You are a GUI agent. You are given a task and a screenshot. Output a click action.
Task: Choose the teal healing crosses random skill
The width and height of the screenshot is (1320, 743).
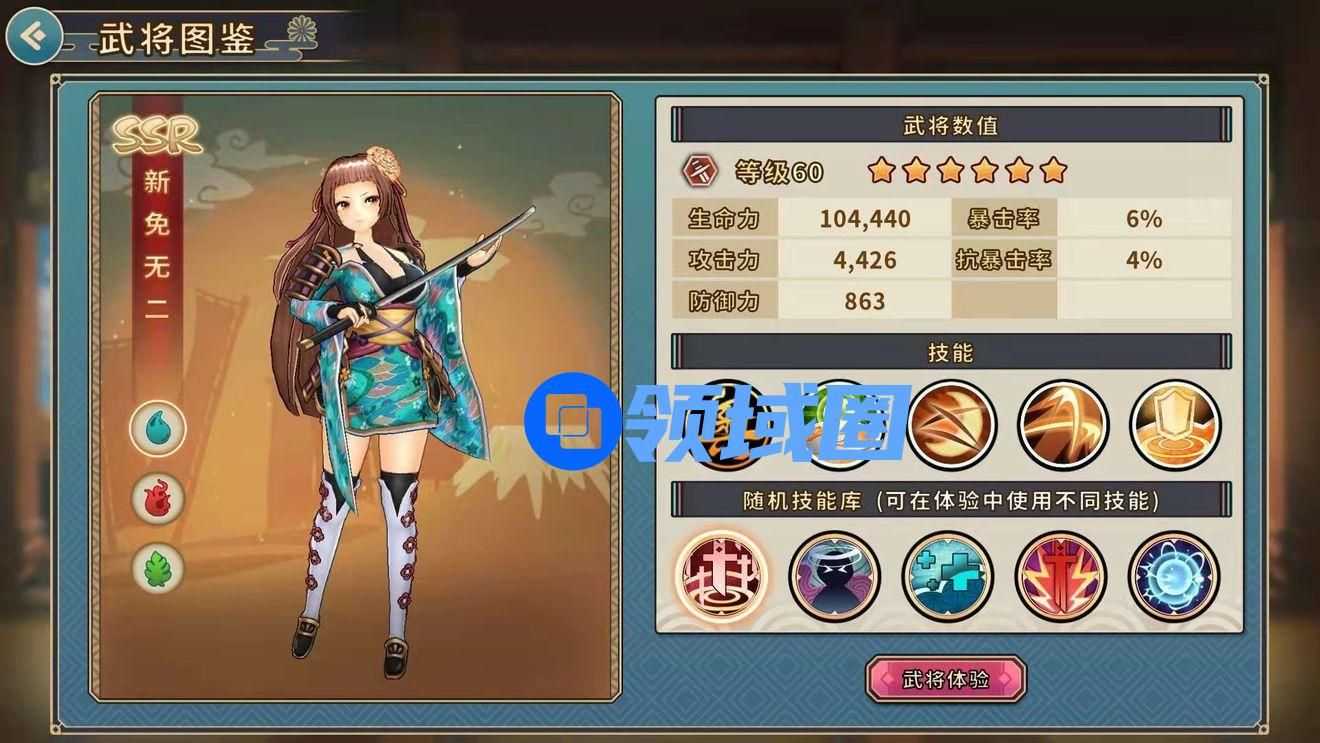click(x=947, y=576)
